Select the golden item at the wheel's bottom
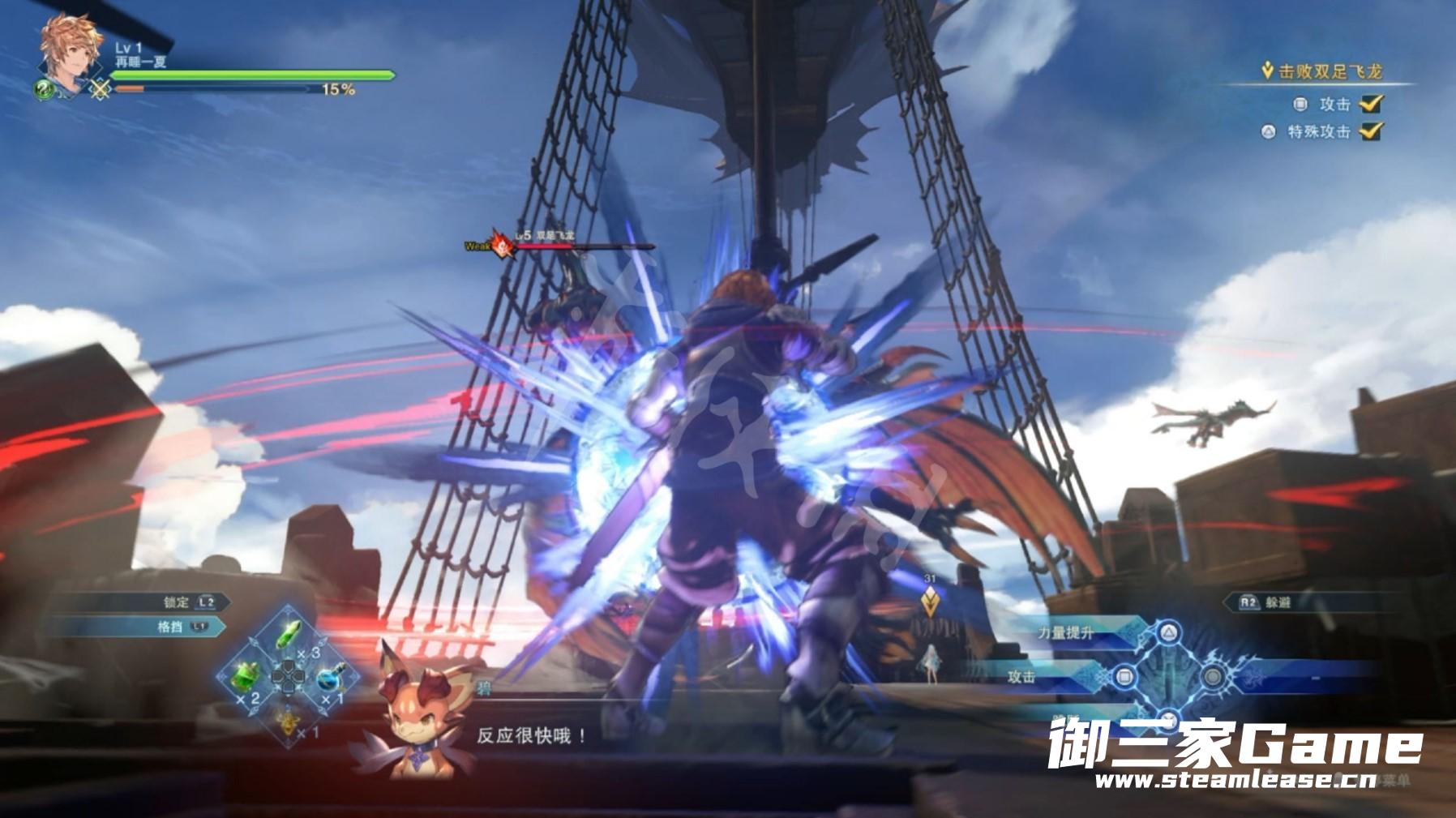 click(288, 718)
